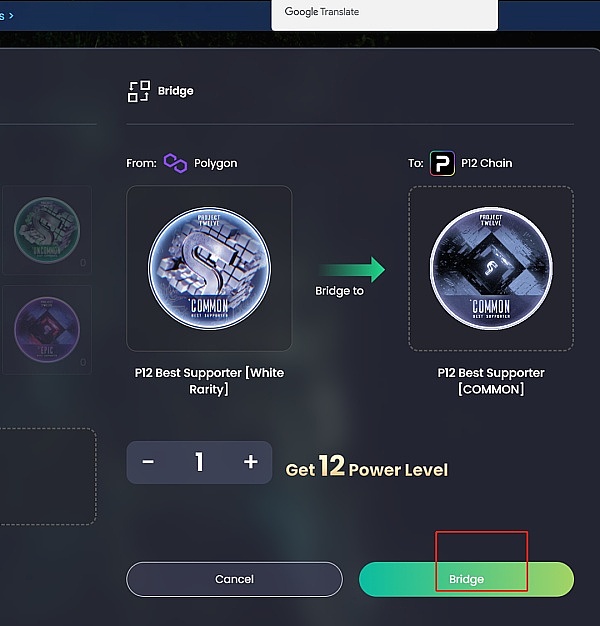The image size is (600, 626).
Task: Cancel the bridge dialog
Action: (x=234, y=579)
